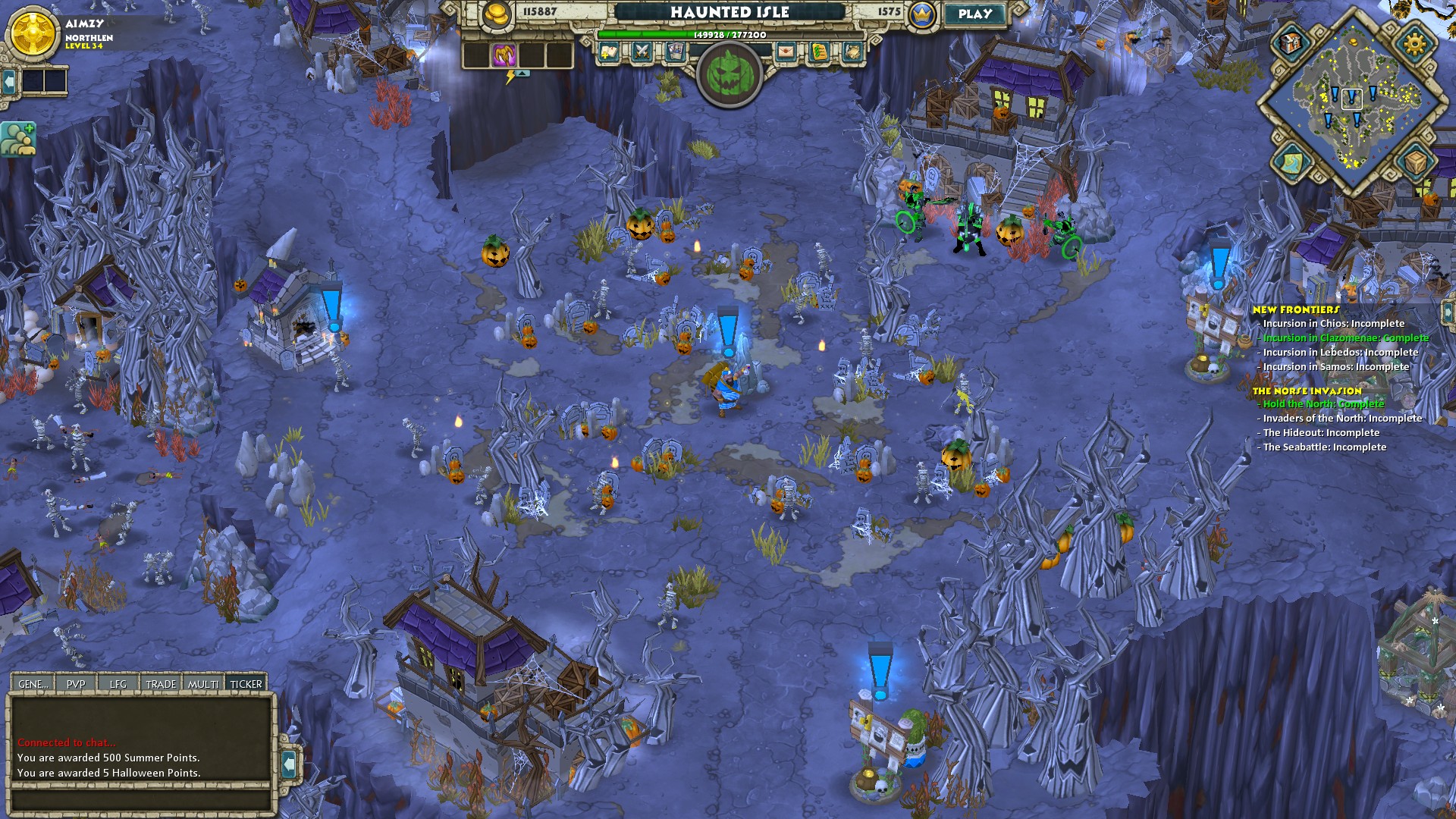Switch to the TICKER chat tab
The width and height of the screenshot is (1456, 819).
point(246,684)
